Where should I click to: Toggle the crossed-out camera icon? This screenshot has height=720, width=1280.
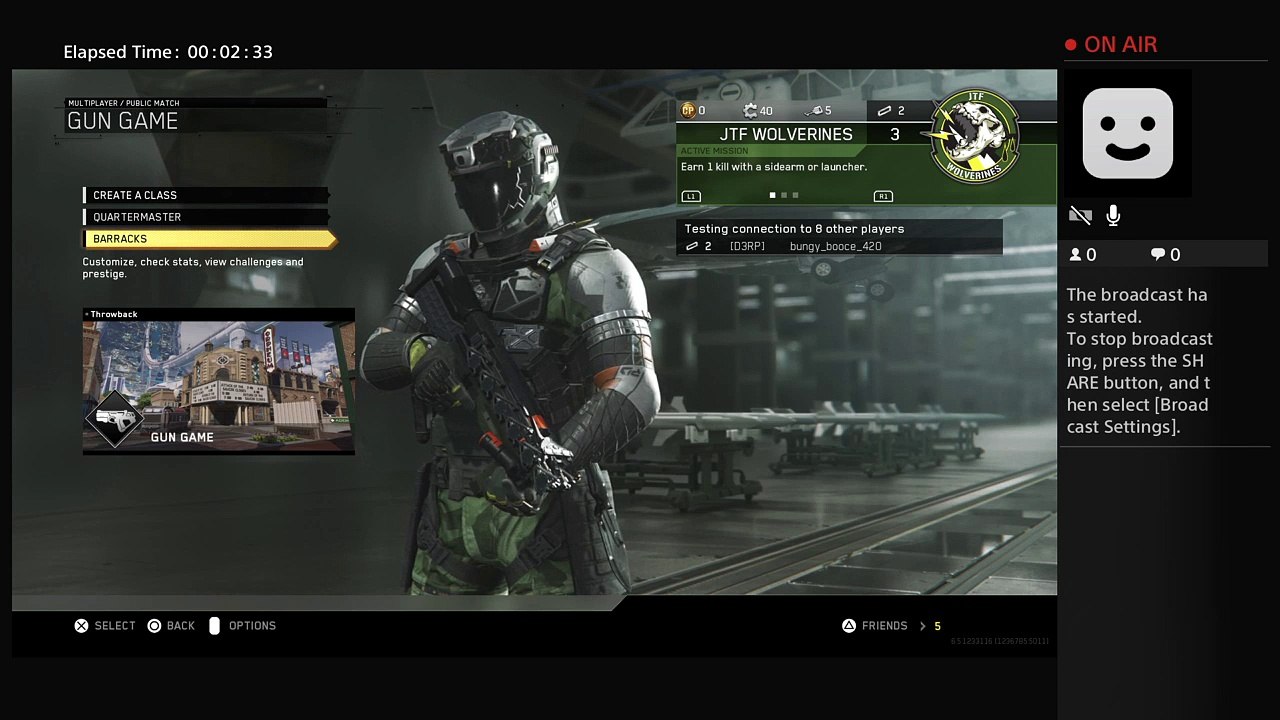[1080, 215]
